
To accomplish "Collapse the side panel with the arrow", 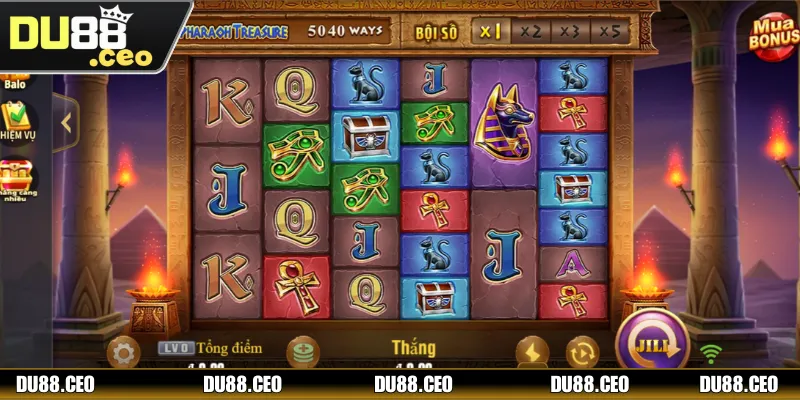I will (x=66, y=123).
